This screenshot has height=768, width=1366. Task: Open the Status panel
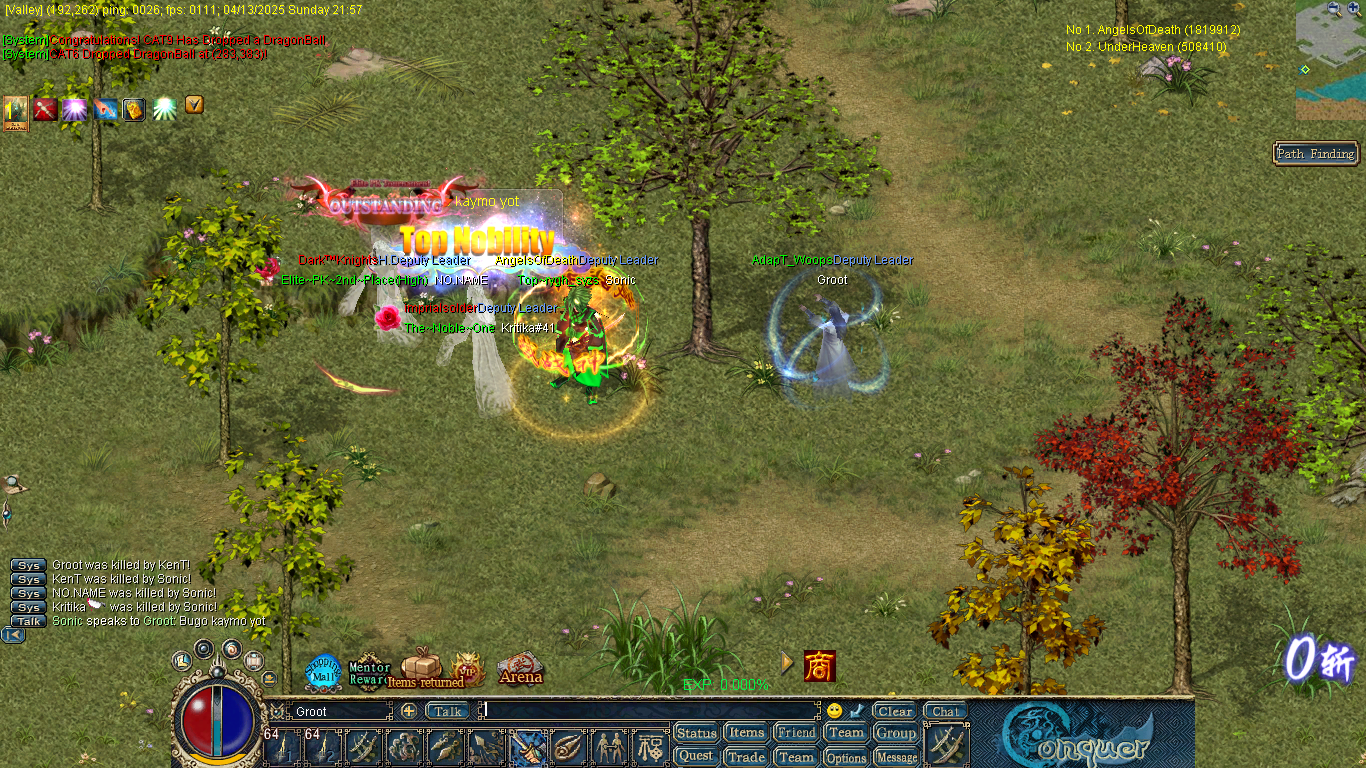click(x=697, y=733)
